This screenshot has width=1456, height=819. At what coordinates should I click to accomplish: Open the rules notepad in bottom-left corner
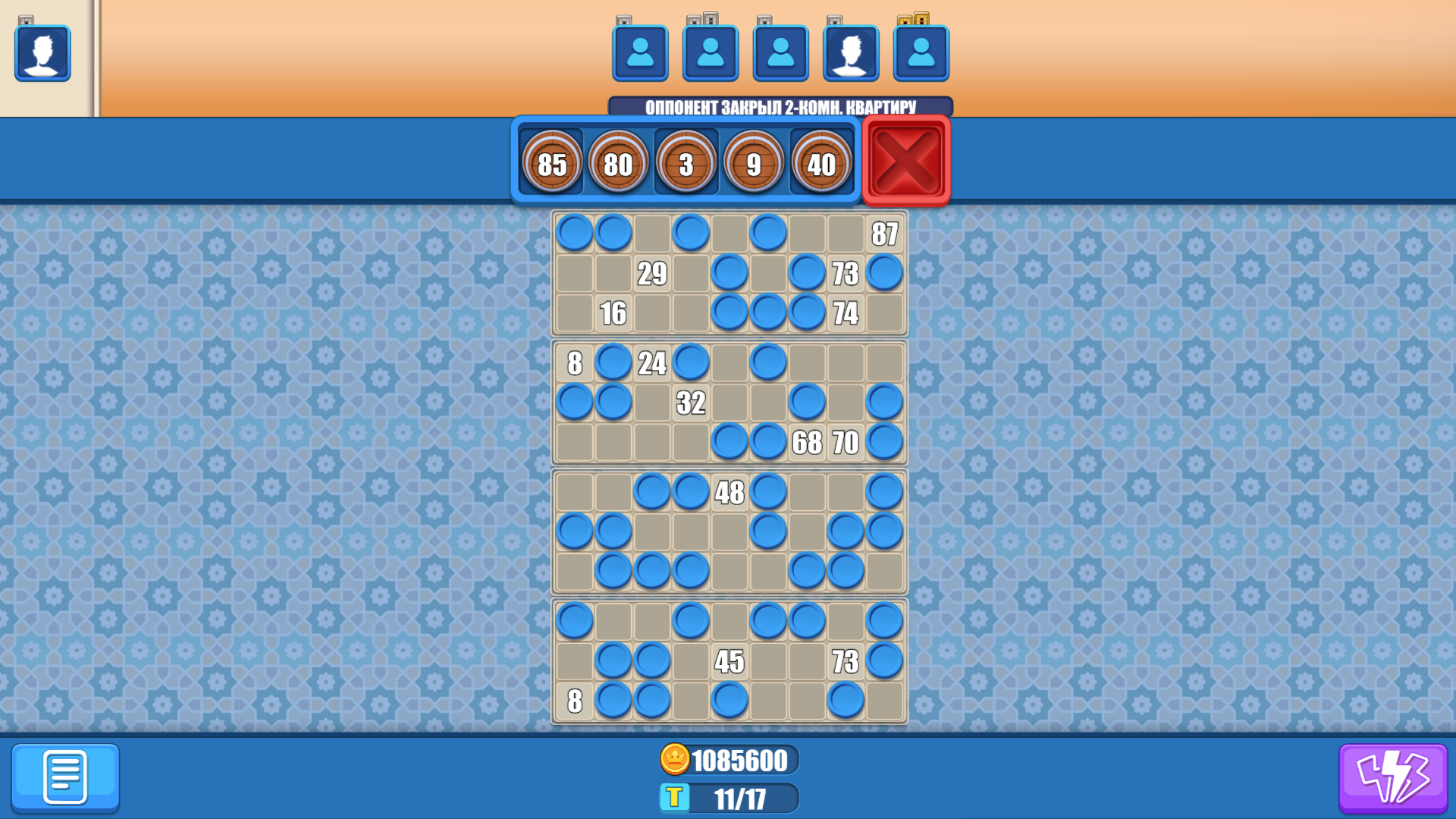67,778
